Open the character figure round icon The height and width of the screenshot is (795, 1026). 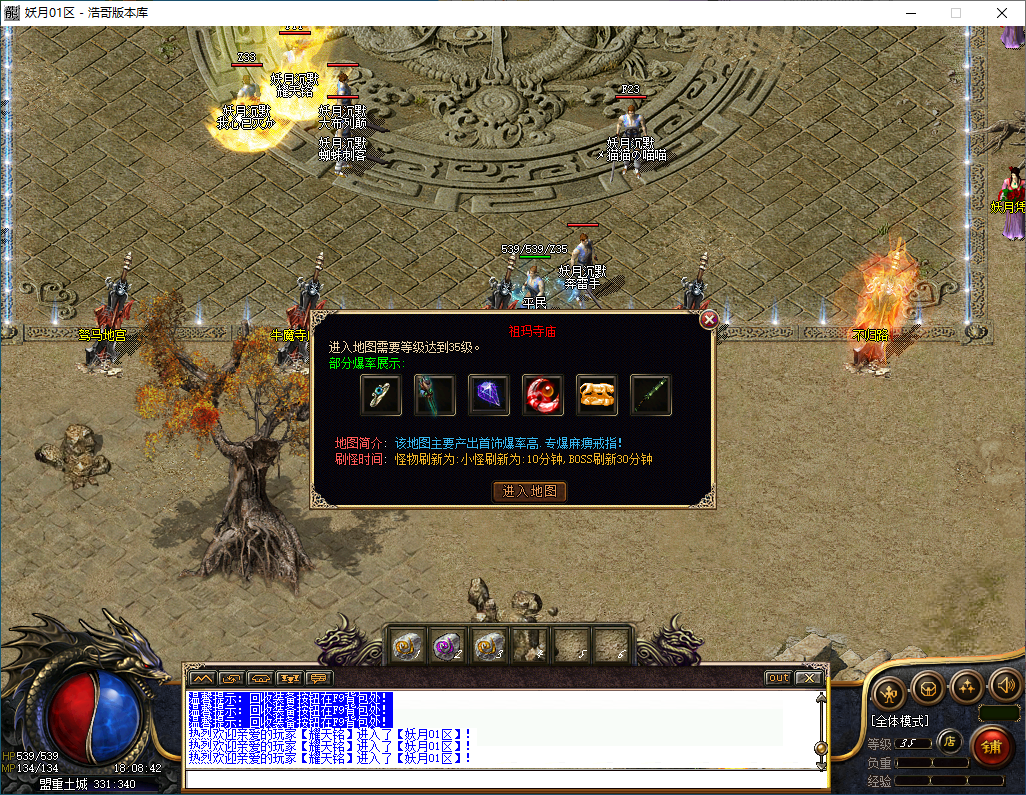889,693
